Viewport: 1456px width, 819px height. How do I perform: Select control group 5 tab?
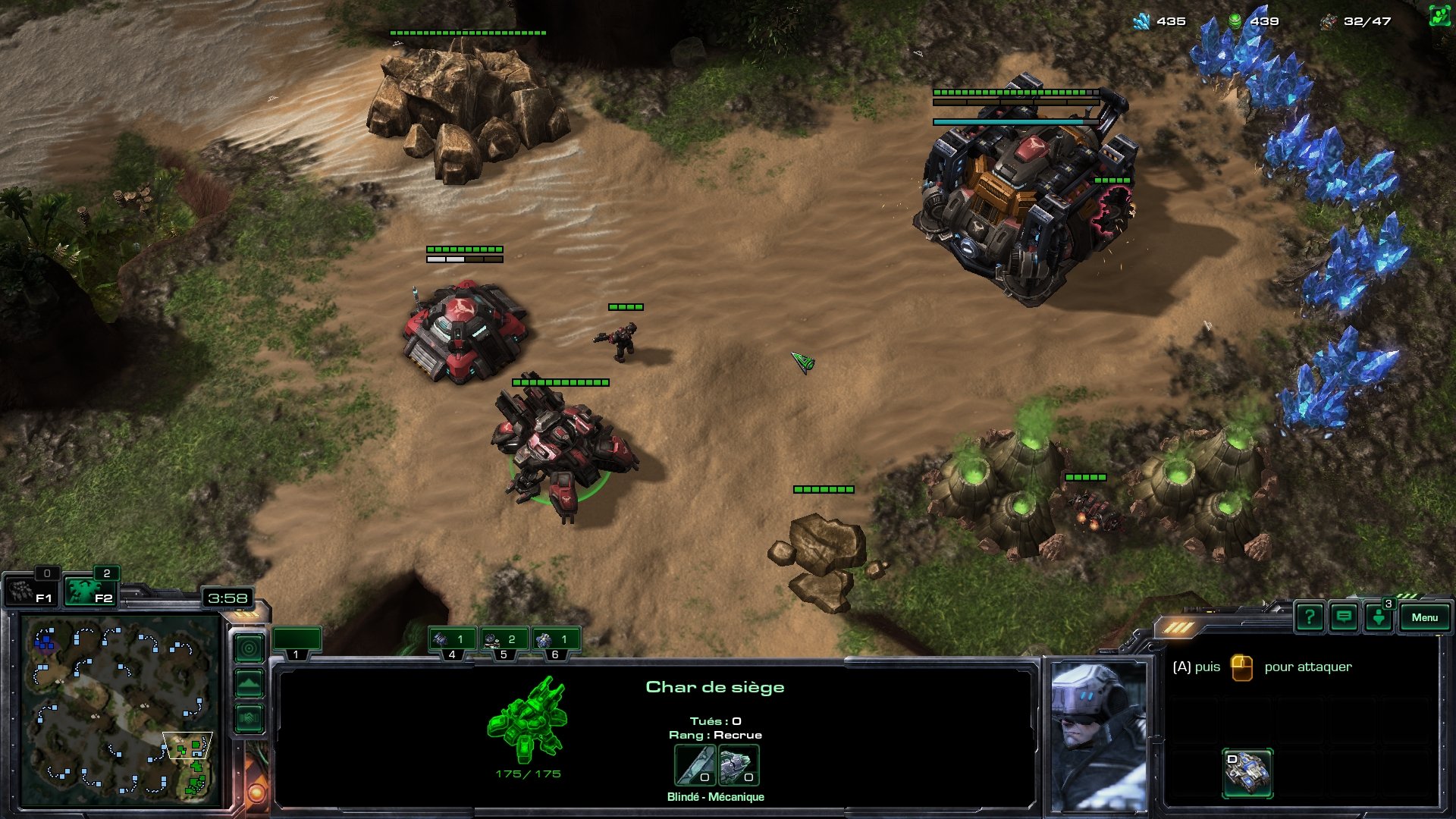coord(504,642)
